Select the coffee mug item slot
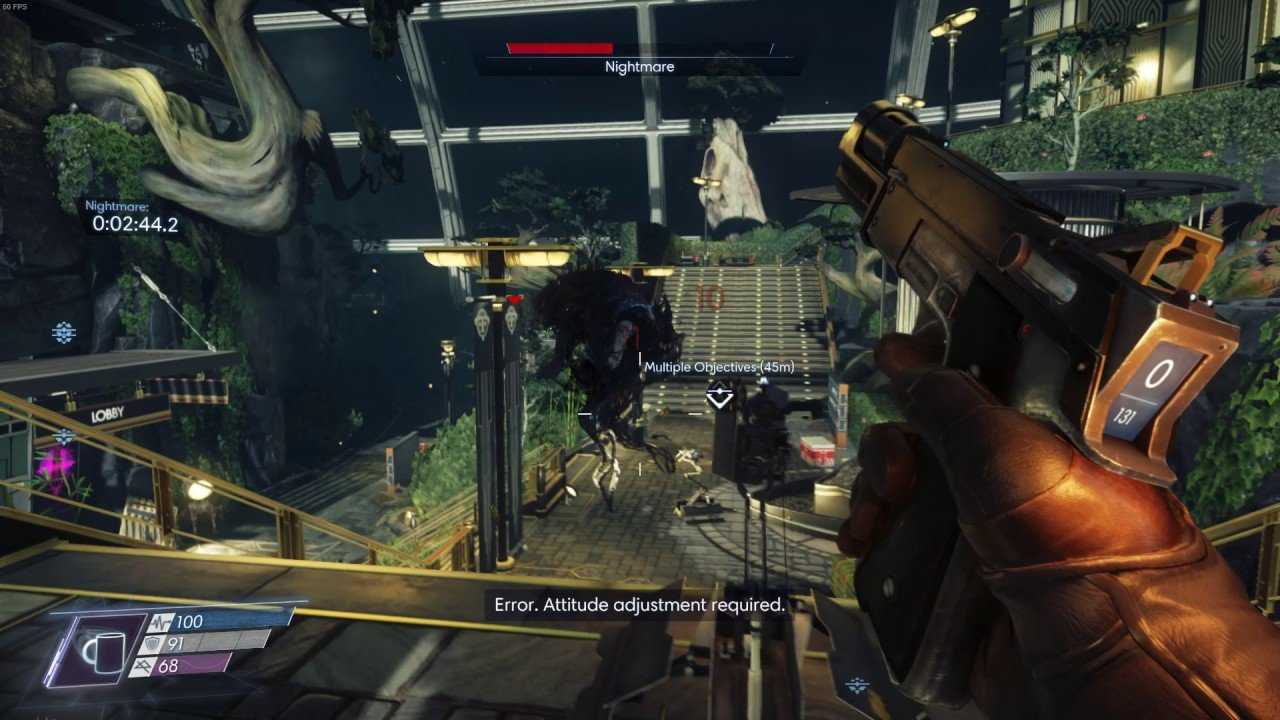The width and height of the screenshot is (1280, 720). click(103, 651)
